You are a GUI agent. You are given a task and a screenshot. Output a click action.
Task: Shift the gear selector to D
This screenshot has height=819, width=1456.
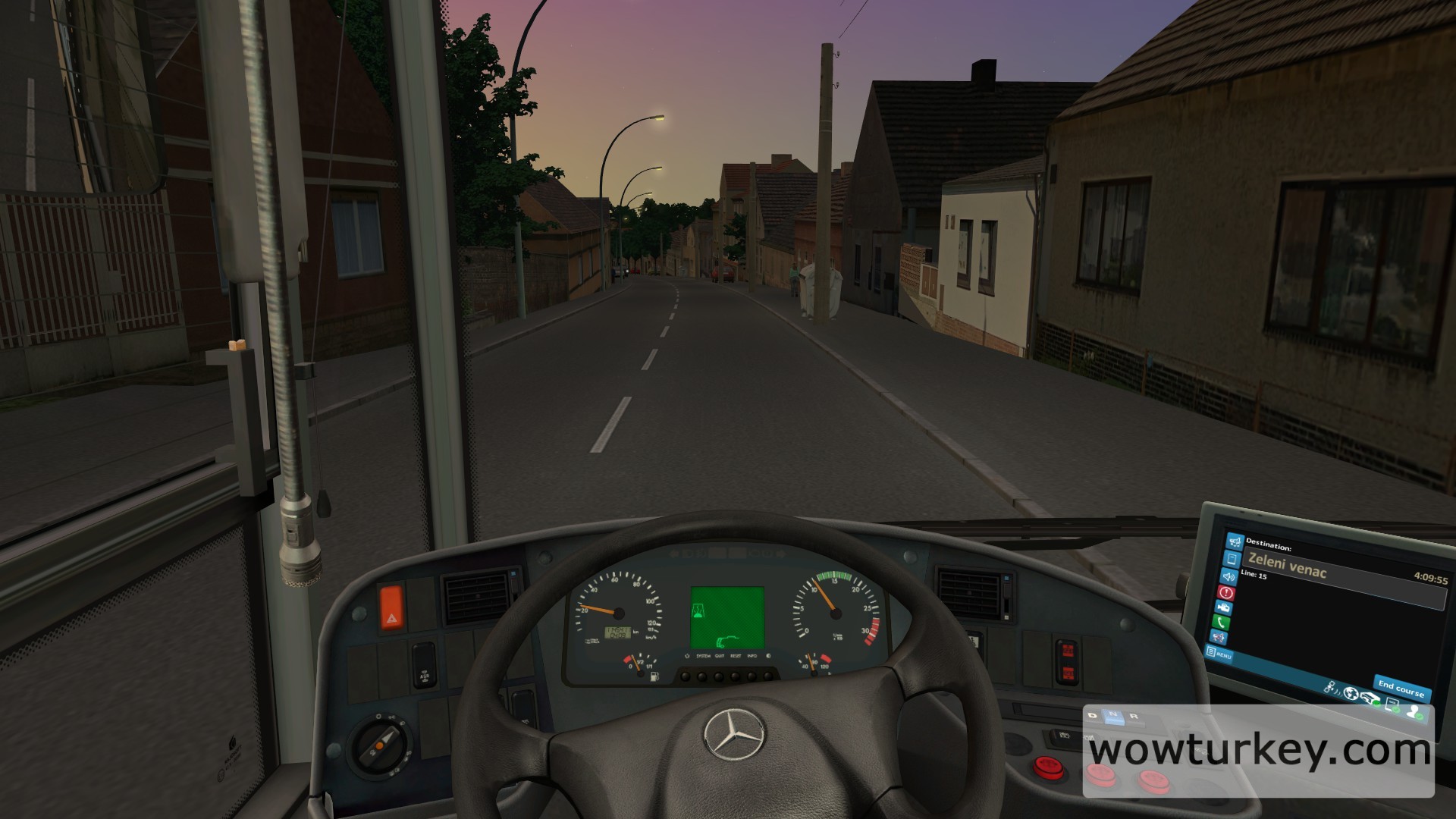point(1093,715)
